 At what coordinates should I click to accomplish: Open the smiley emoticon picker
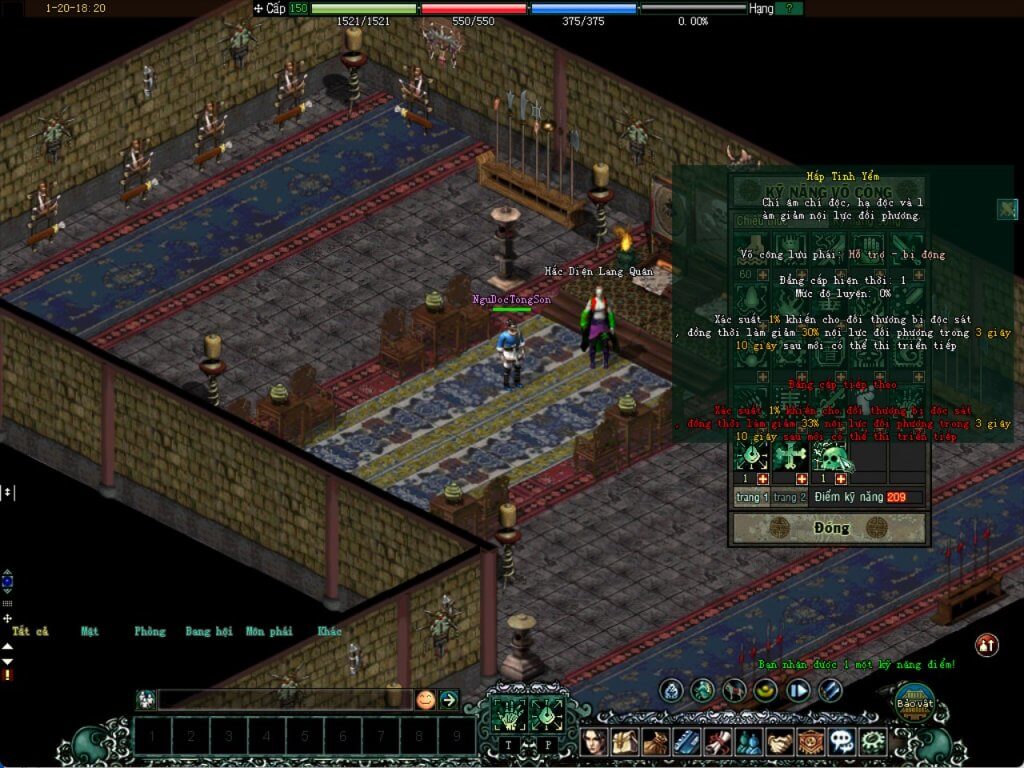pos(426,700)
